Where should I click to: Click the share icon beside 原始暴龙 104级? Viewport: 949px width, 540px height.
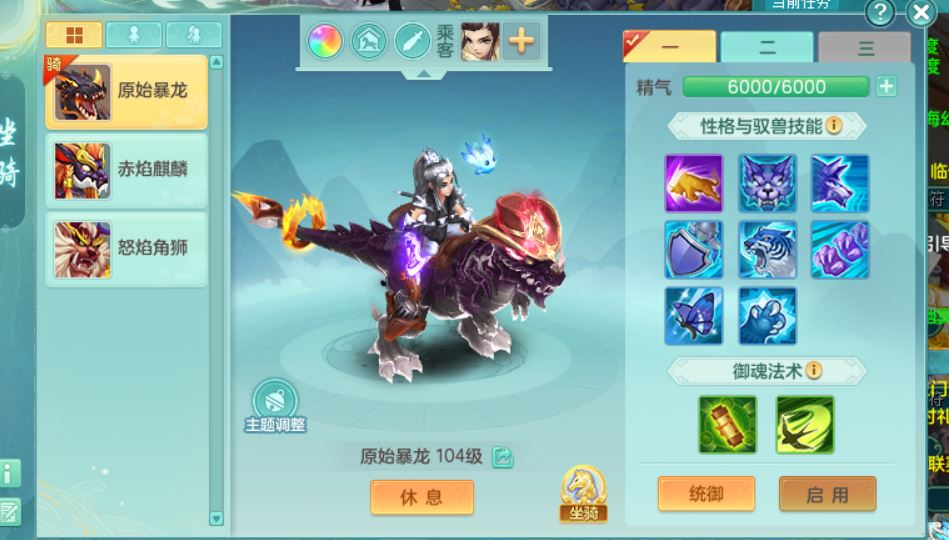coord(502,457)
